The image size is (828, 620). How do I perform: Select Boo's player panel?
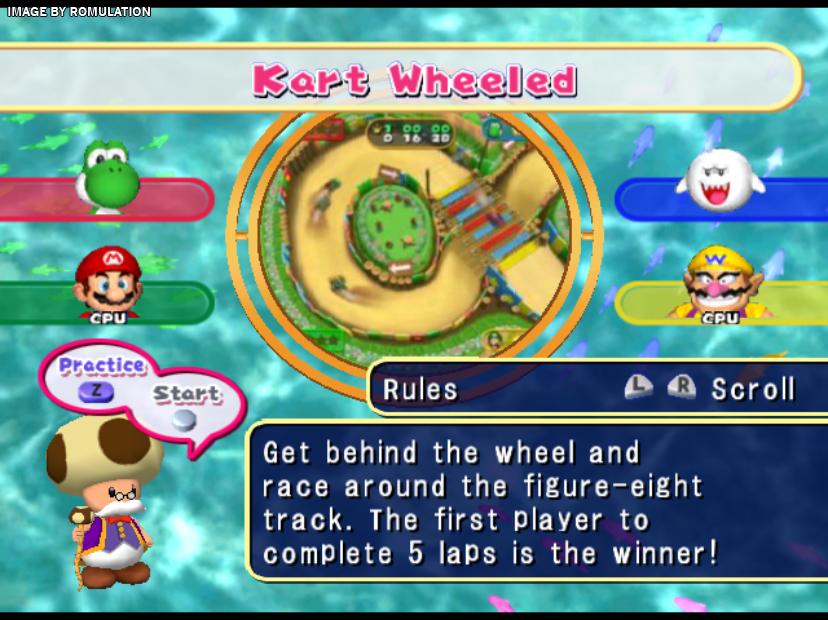pyautogui.click(x=720, y=198)
